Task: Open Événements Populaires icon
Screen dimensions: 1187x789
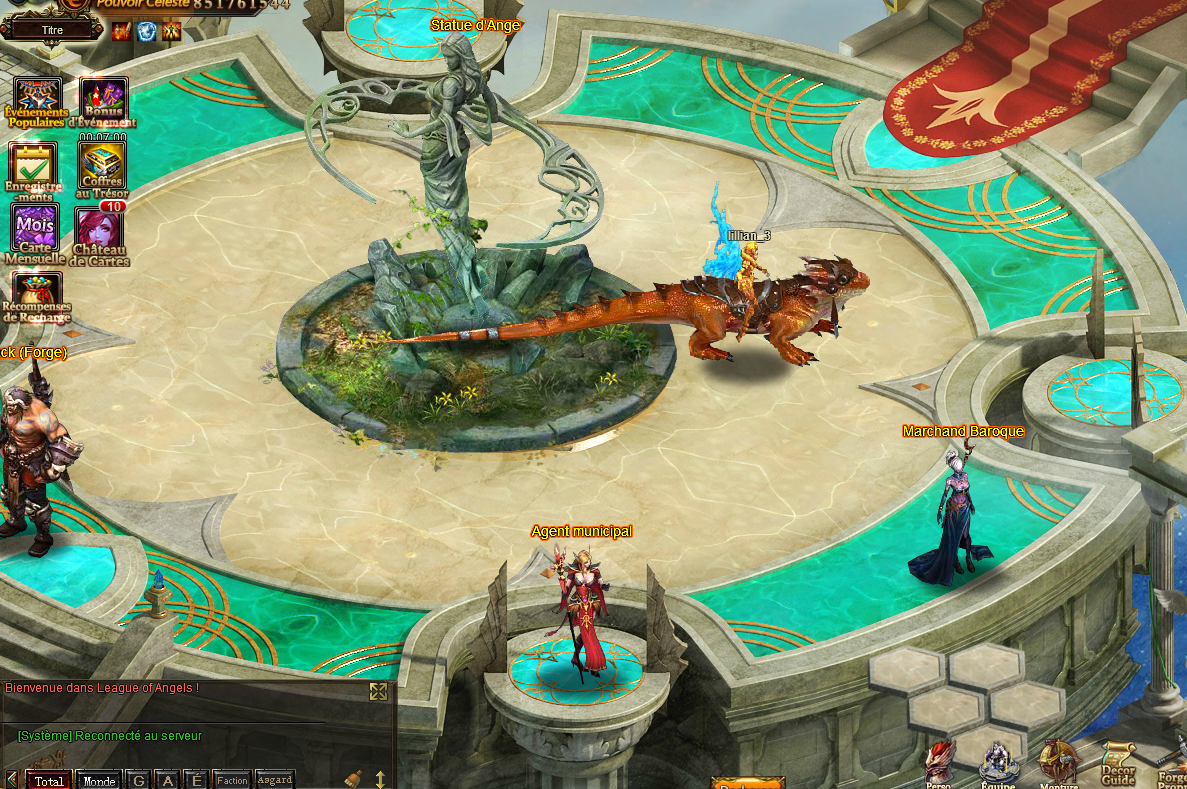Action: pyautogui.click(x=37, y=99)
